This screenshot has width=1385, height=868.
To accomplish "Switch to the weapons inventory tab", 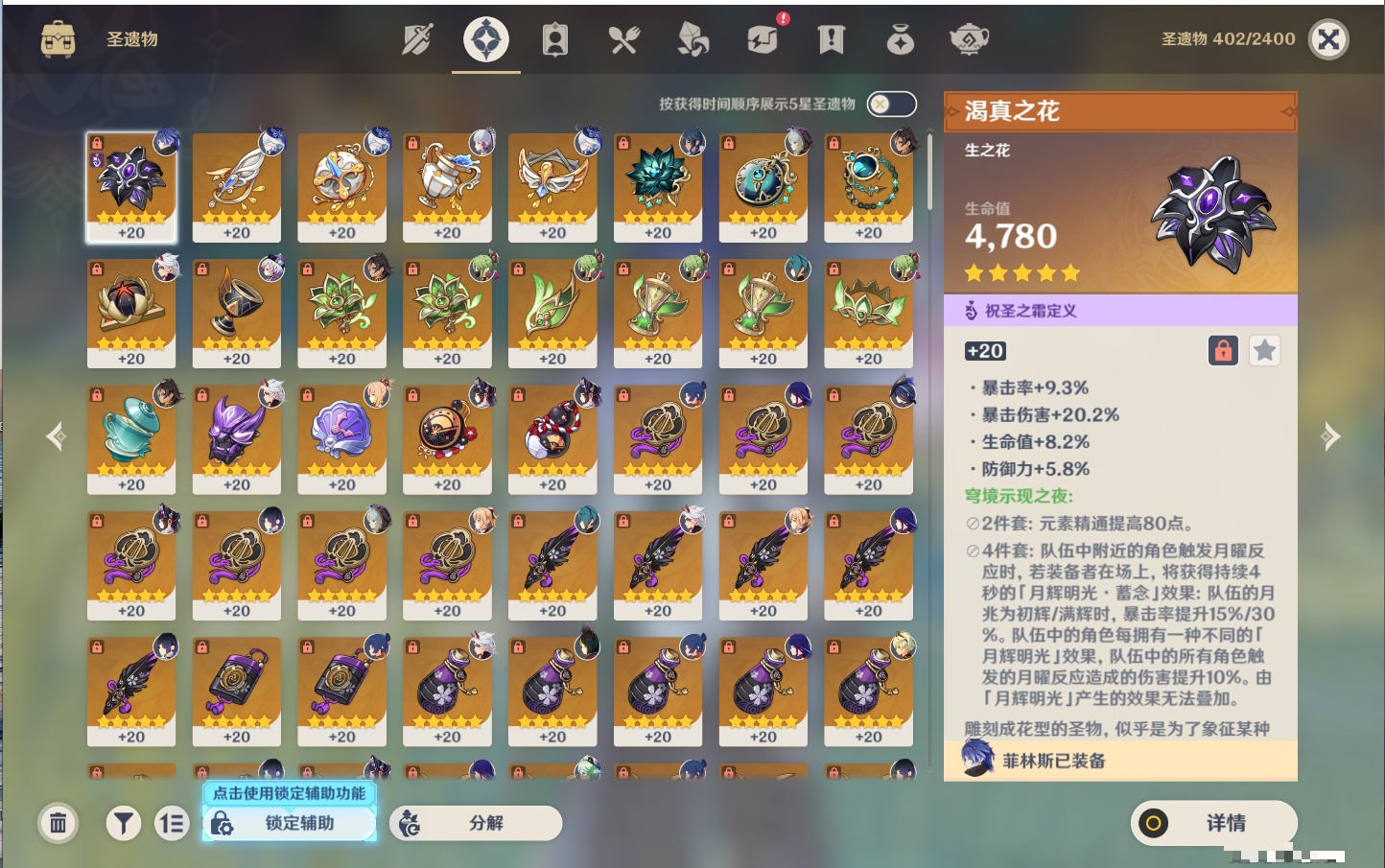I will (416, 39).
